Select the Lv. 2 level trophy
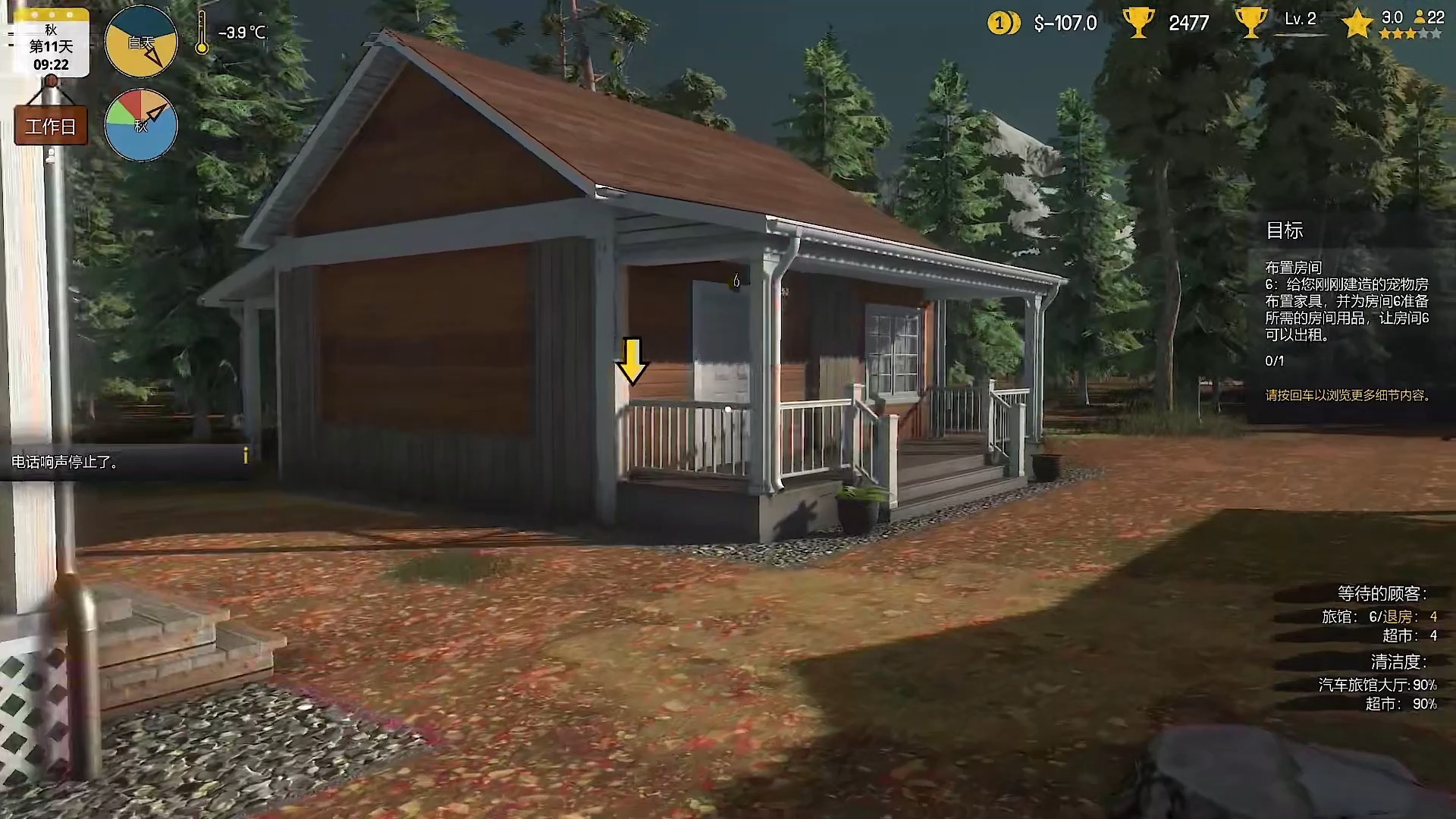 click(1250, 23)
